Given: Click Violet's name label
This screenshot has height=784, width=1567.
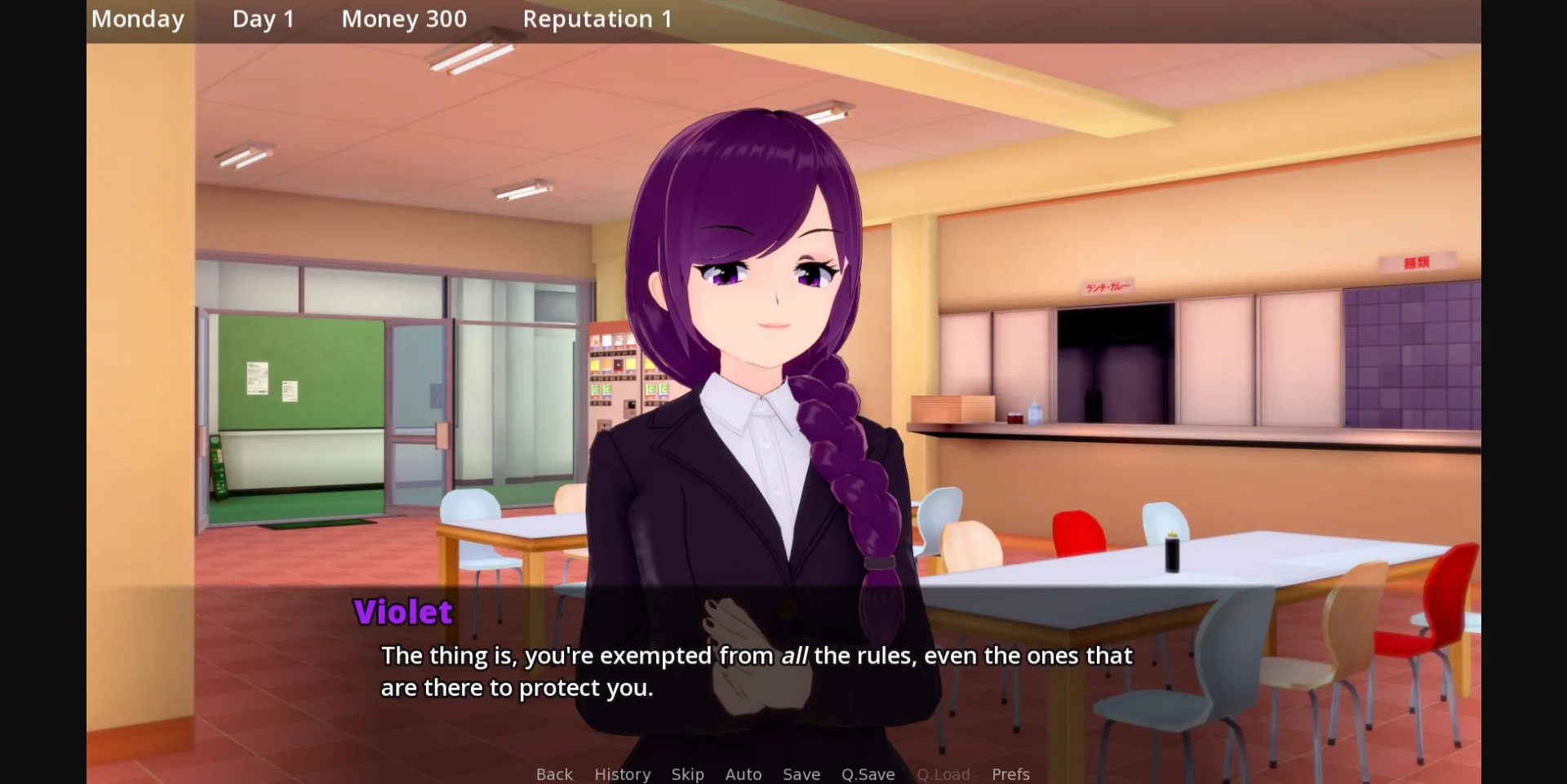Looking at the screenshot, I should coord(405,612).
